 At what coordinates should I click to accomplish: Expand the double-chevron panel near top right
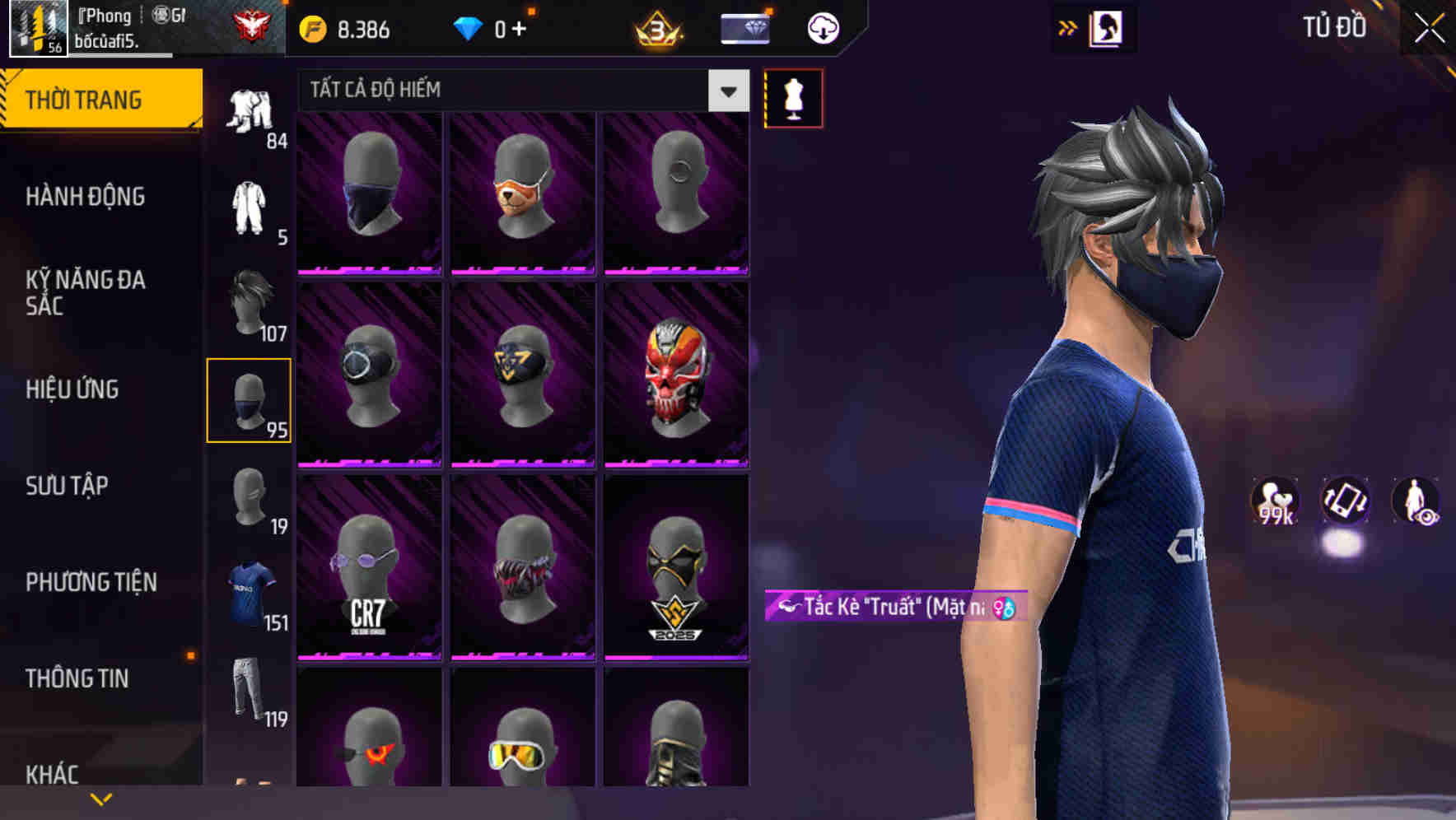[1068, 26]
